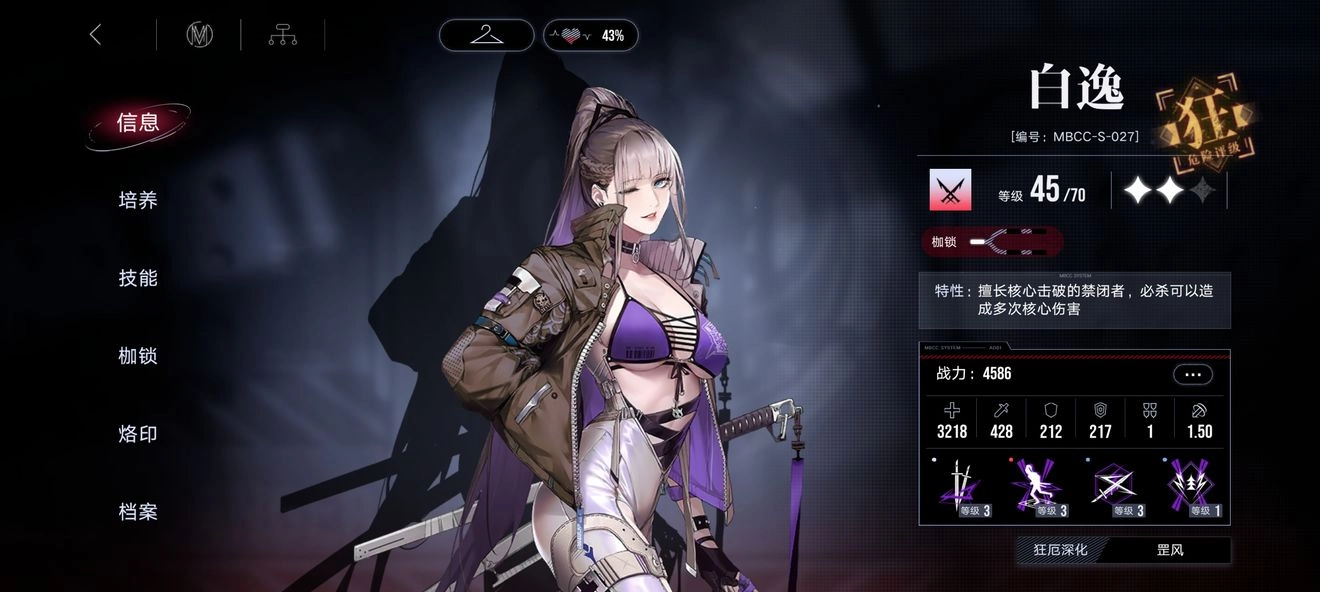Click the 罡风 tag
Image resolution: width=1320 pixels, height=592 pixels.
[1169, 550]
